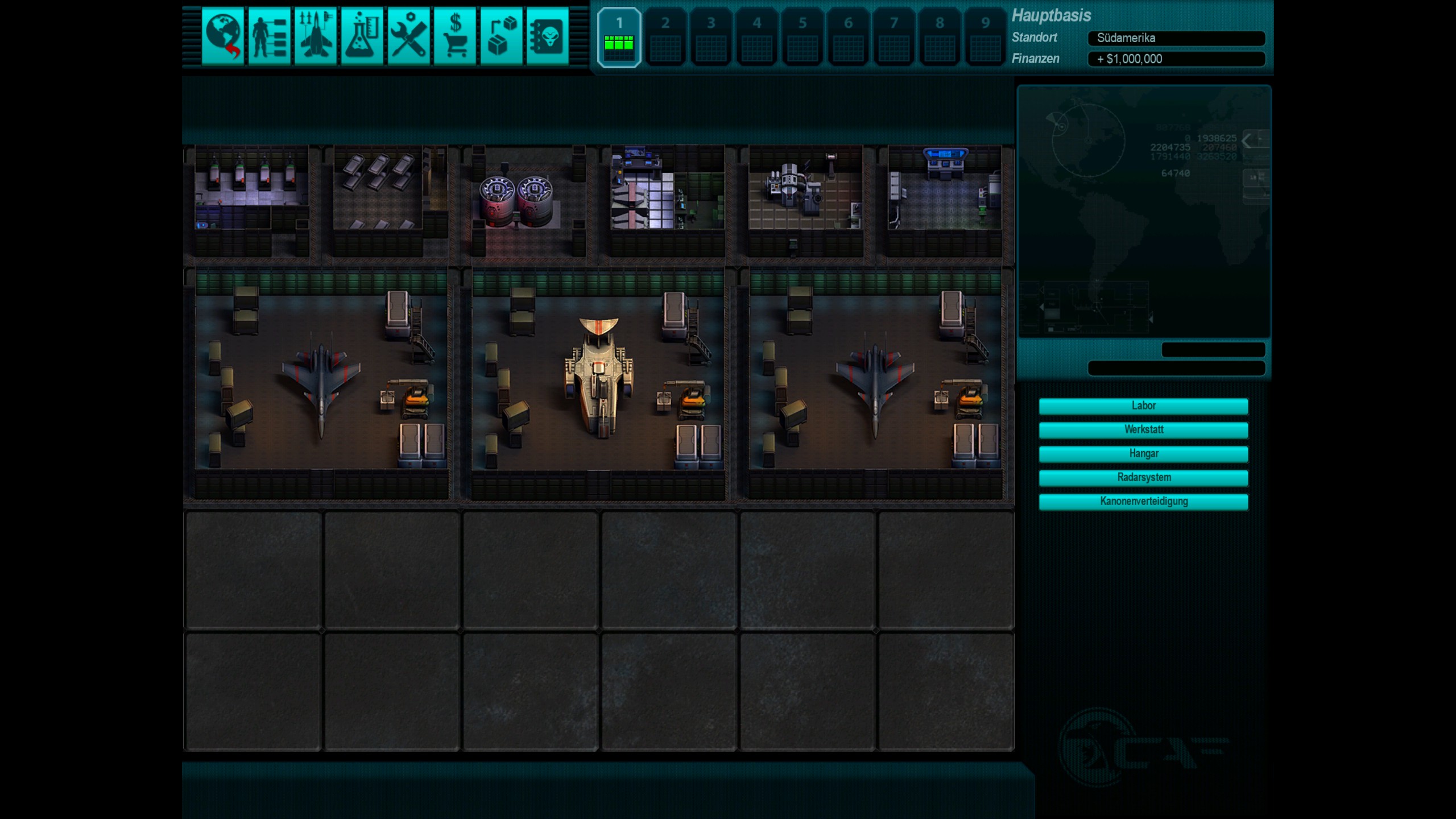Open the research flask screen
The image size is (1456, 819).
point(362,36)
